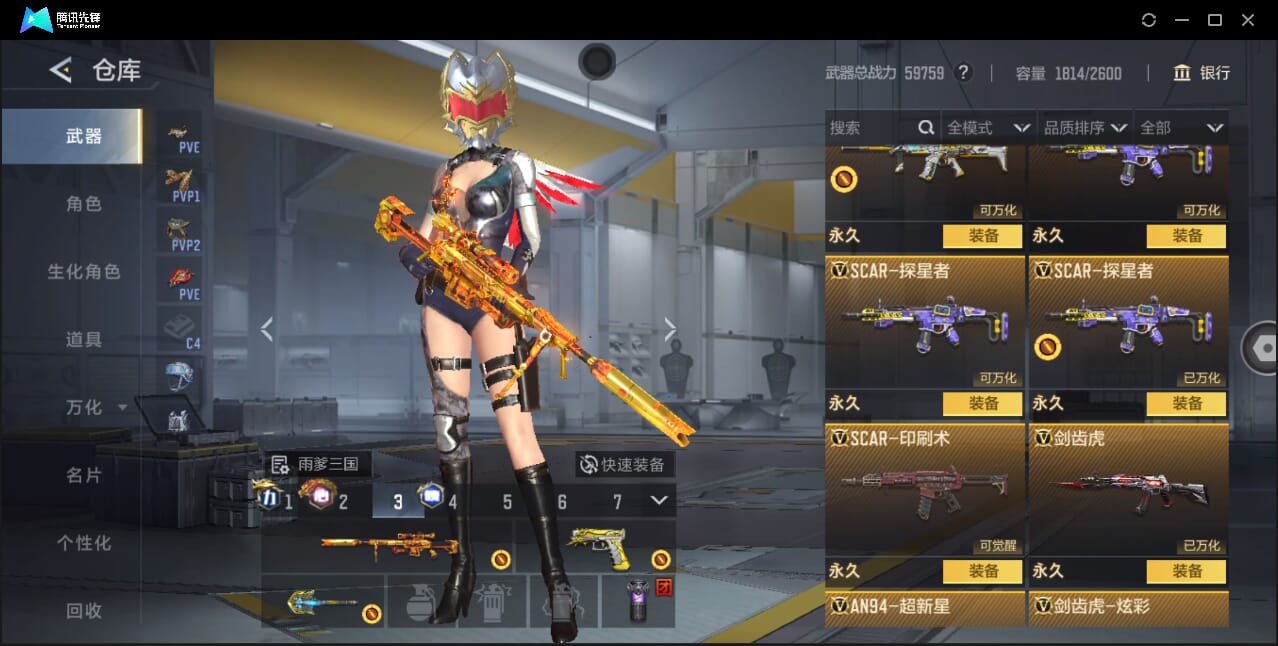
Task: Show the next character view with right arrow
Action: pyautogui.click(x=670, y=329)
